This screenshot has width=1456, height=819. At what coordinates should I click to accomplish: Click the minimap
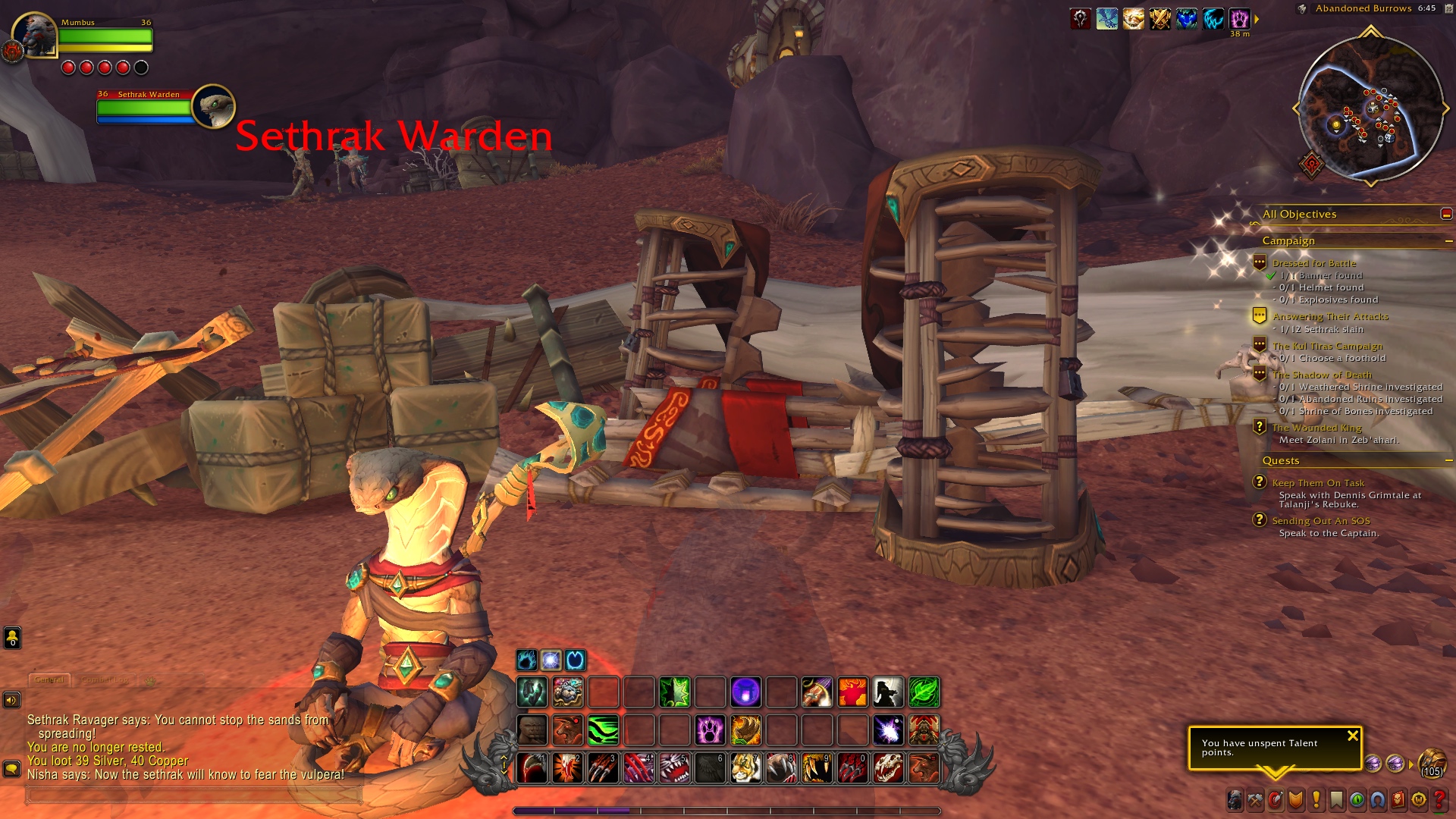pos(1370,108)
